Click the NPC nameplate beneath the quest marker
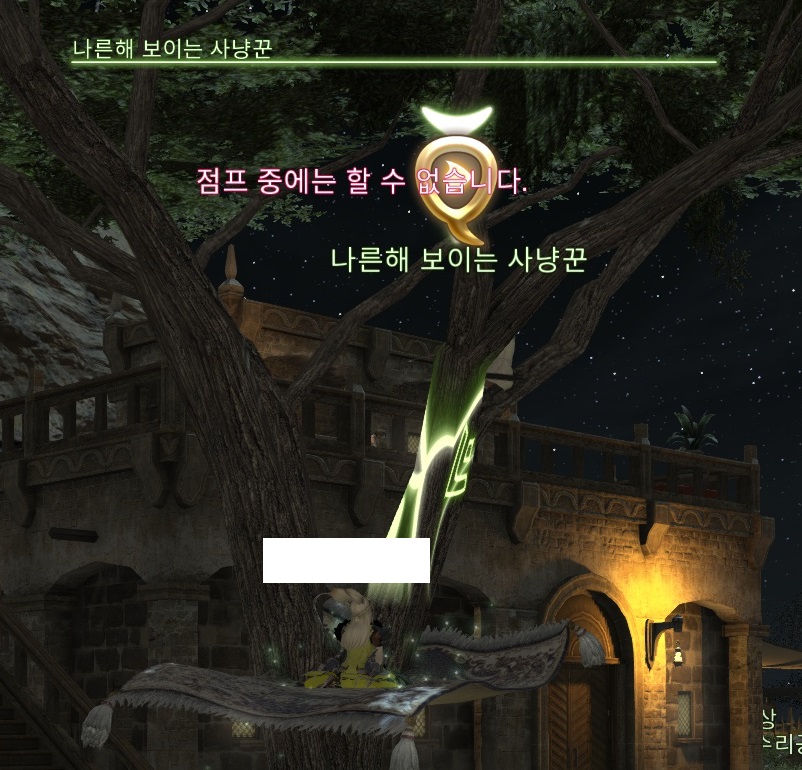802x770 pixels. click(458, 260)
